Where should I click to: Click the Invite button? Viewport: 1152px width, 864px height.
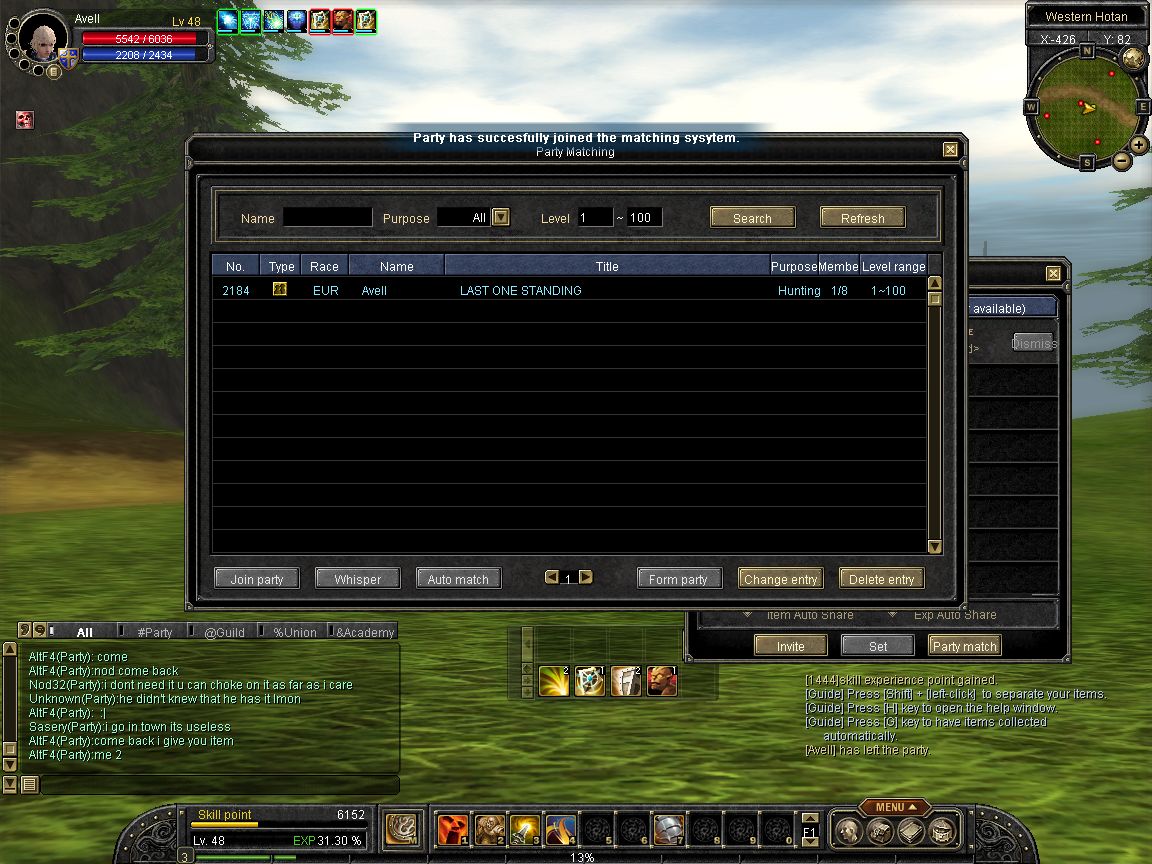tap(790, 646)
